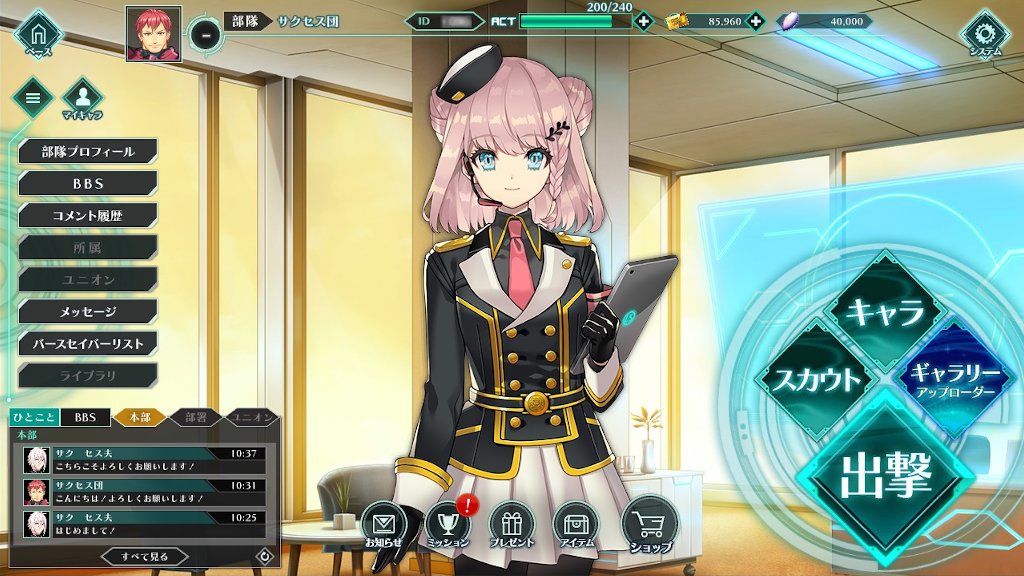Switch to the 本部 chat tab
The height and width of the screenshot is (576, 1024).
tap(138, 417)
